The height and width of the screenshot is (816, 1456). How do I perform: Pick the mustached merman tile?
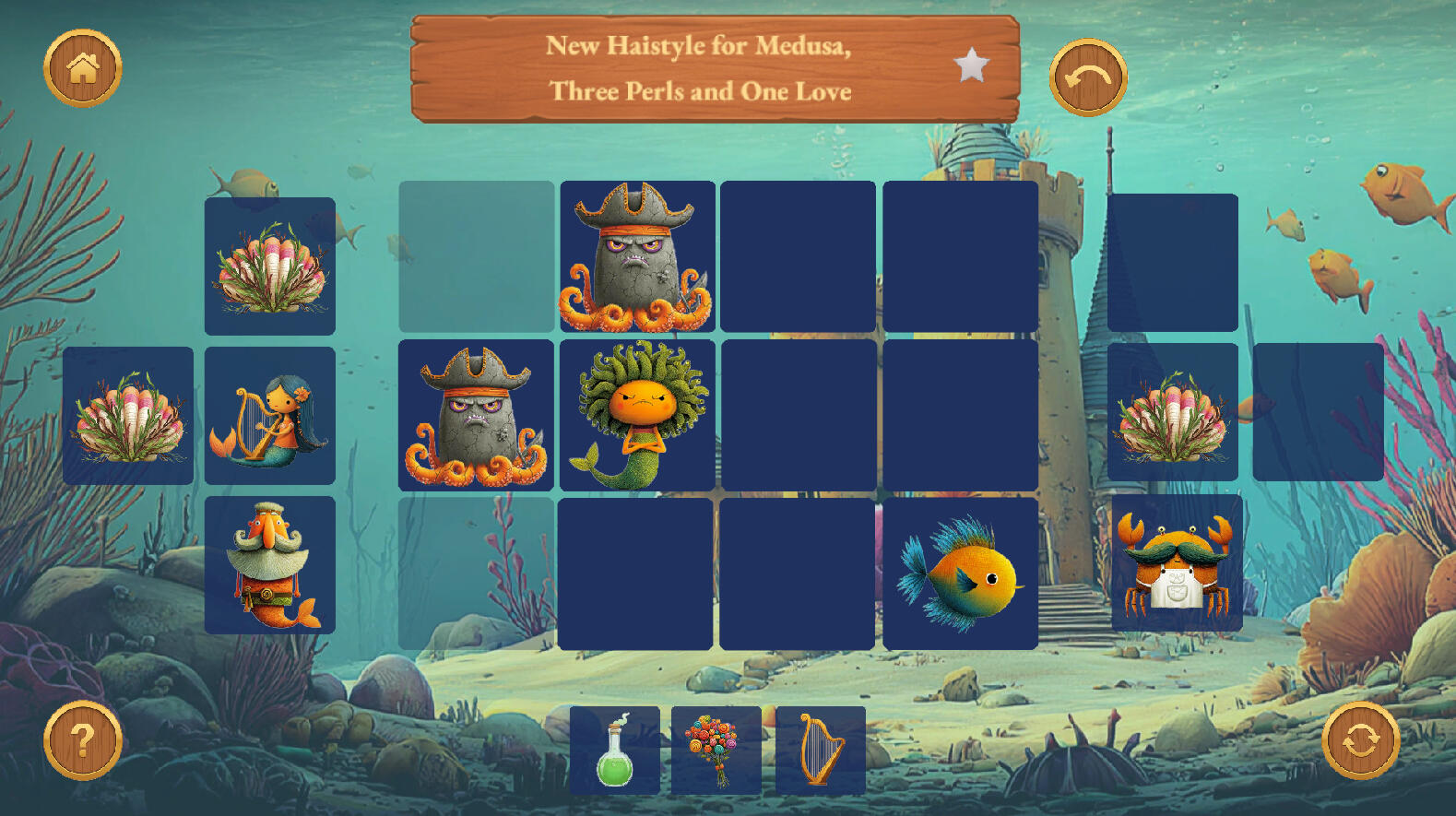coord(269,565)
